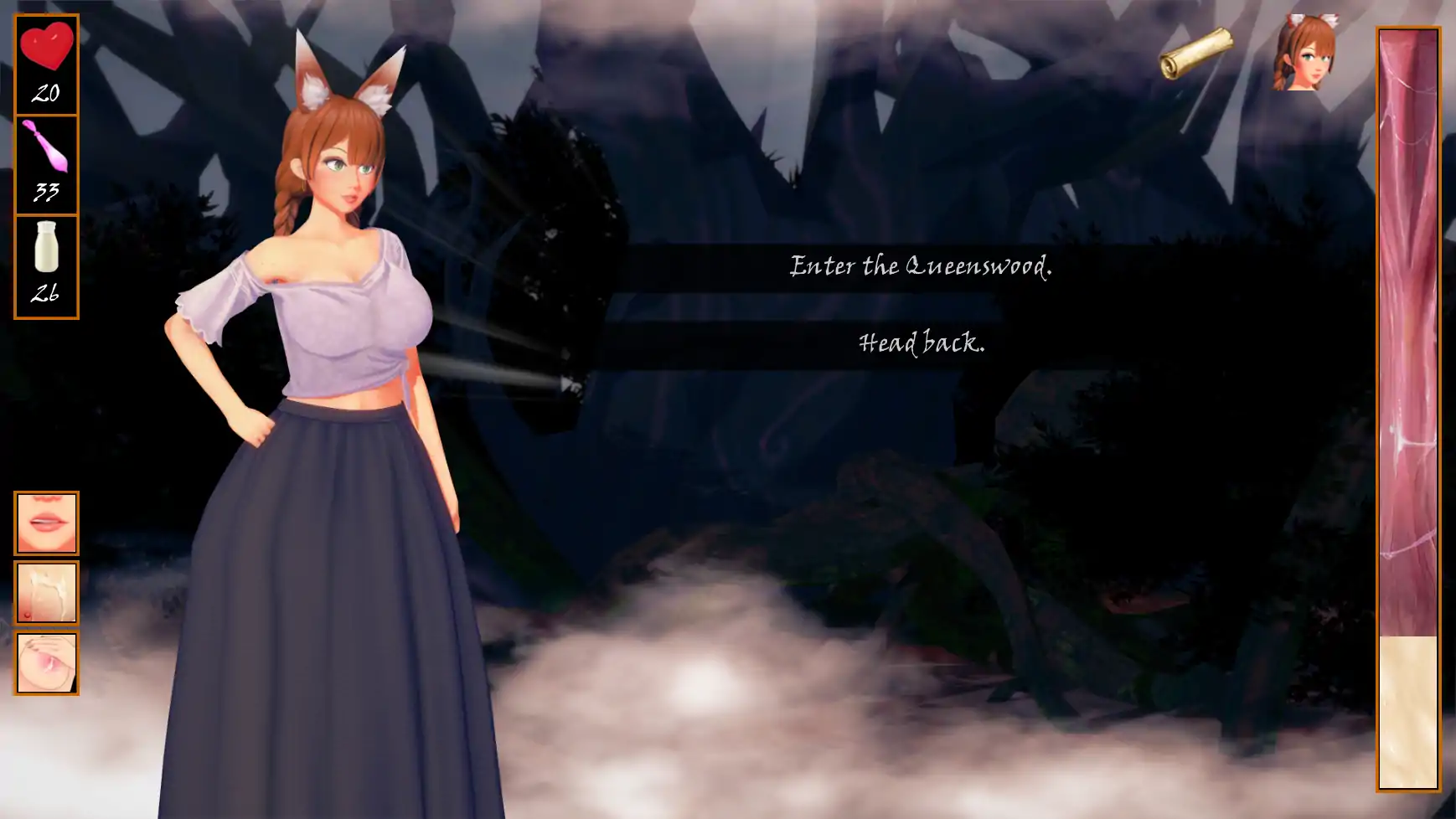Viewport: 1456px width, 819px height.
Task: Select the "Head back." choice
Action: click(x=921, y=343)
